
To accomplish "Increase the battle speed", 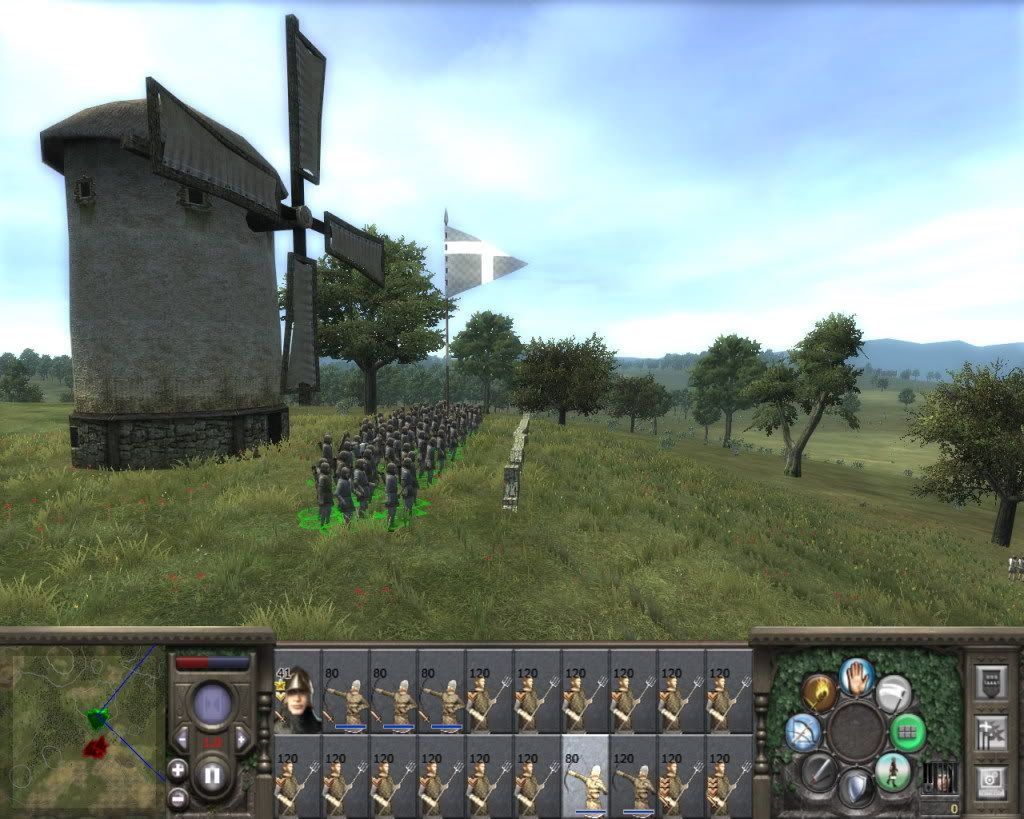I will point(241,739).
